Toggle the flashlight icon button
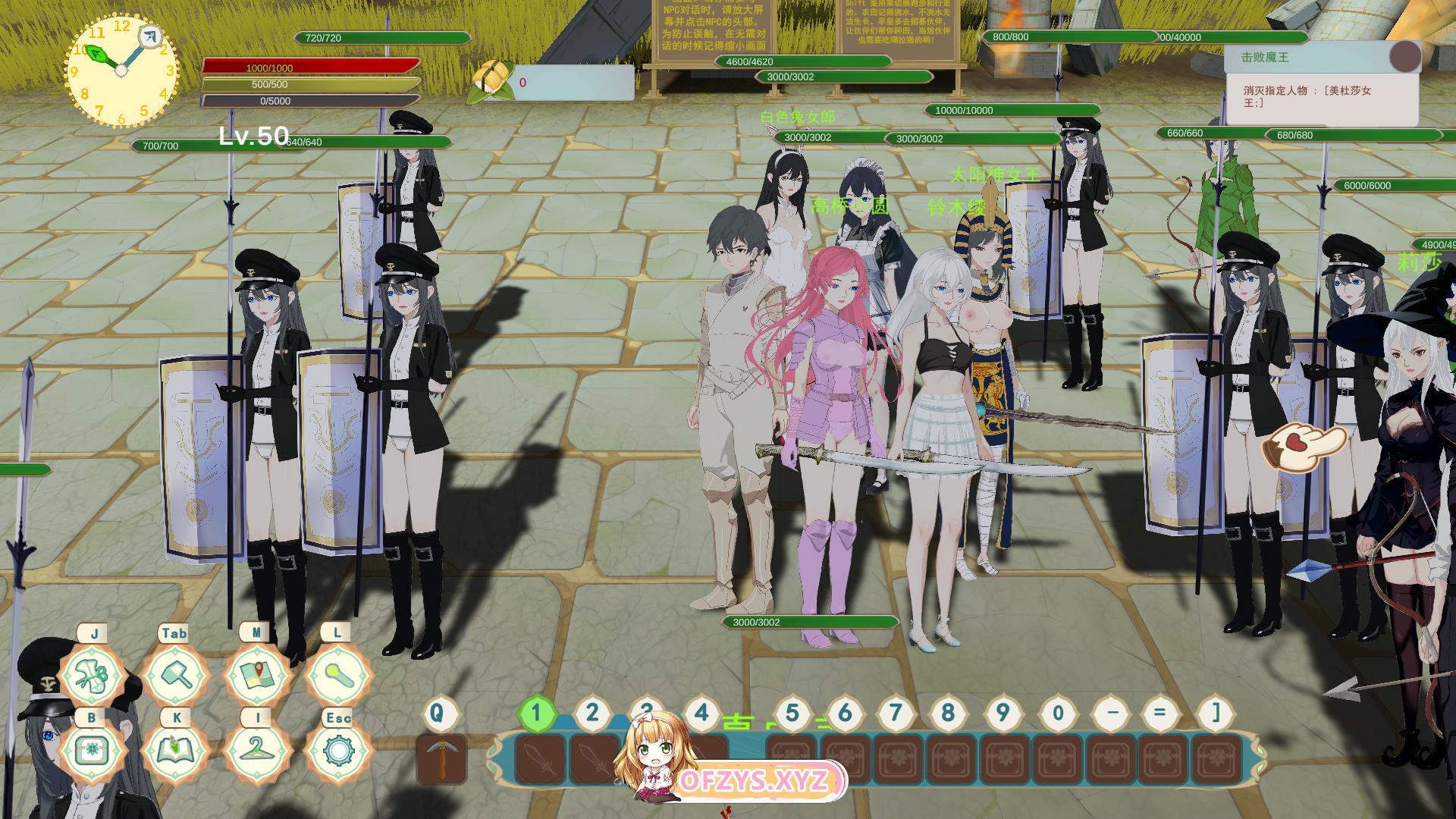Image resolution: width=1456 pixels, height=819 pixels. click(337, 675)
